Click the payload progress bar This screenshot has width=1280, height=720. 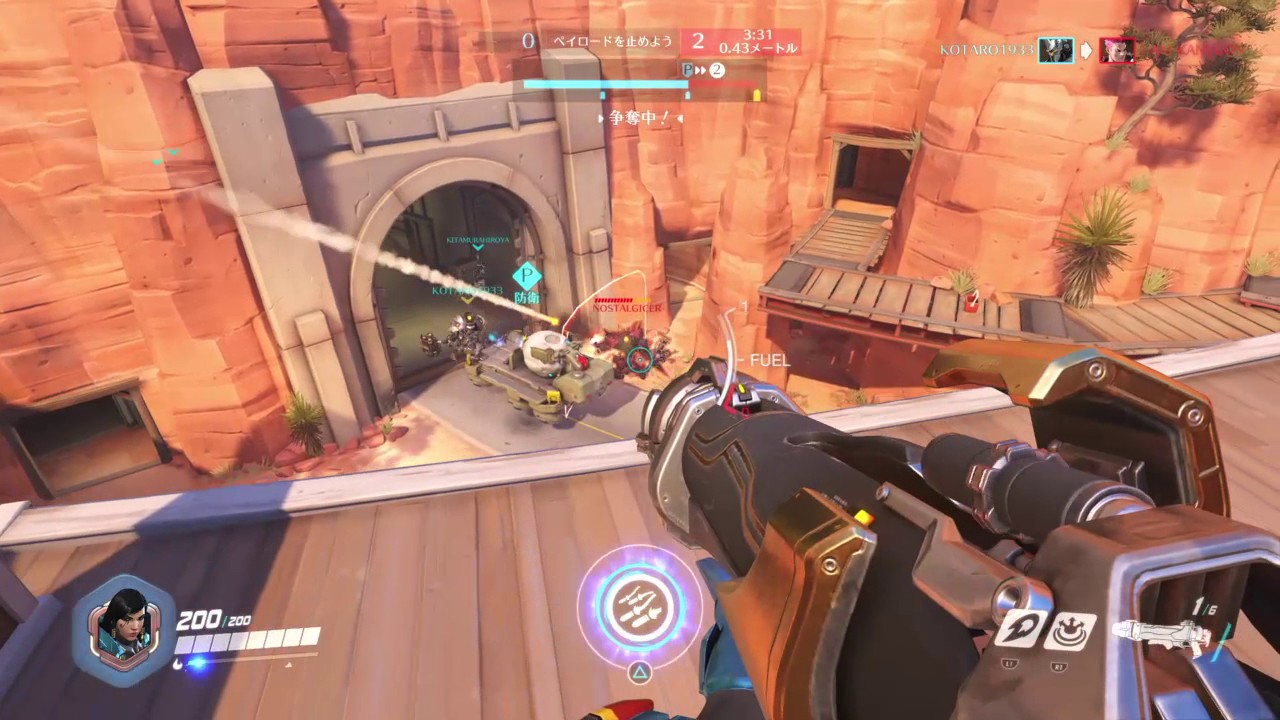coord(640,85)
